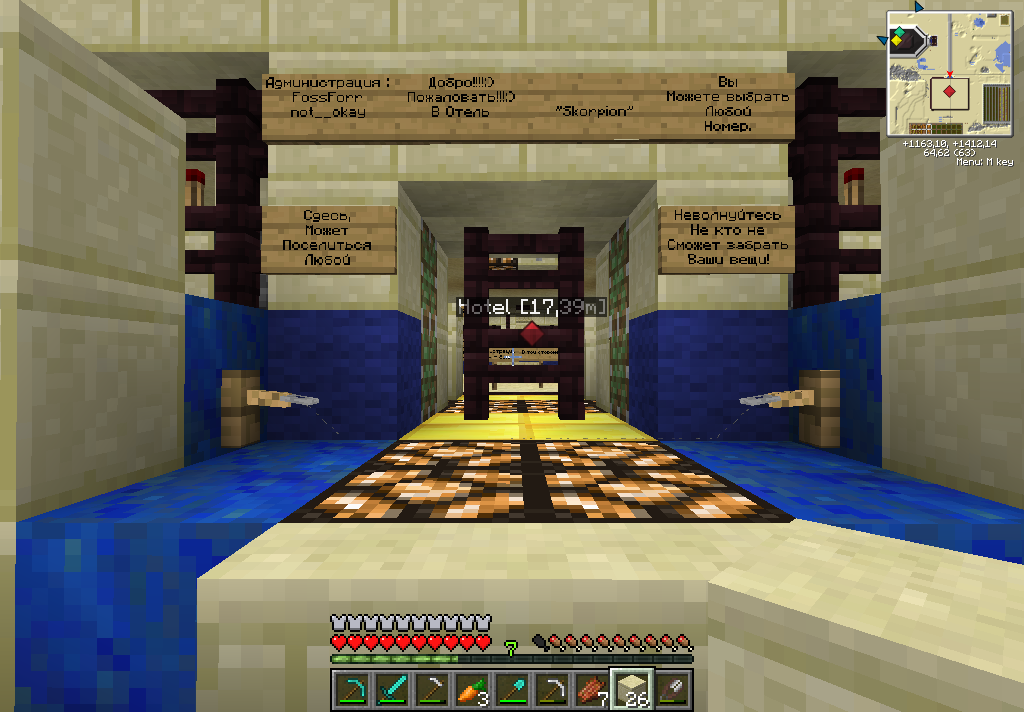Select the sandstone block stack of 26
1024x712 pixels.
[632, 688]
